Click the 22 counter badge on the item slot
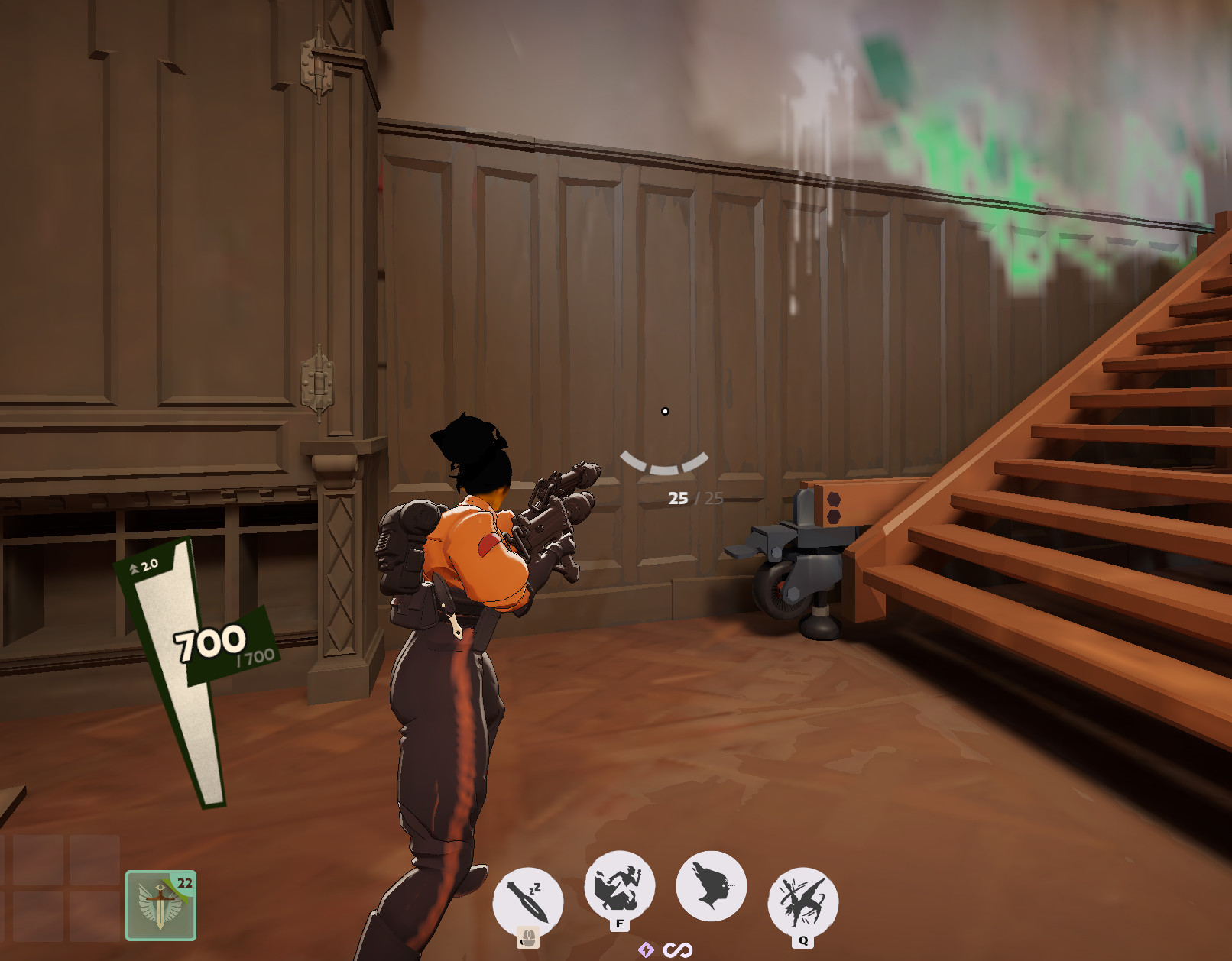 point(184,885)
